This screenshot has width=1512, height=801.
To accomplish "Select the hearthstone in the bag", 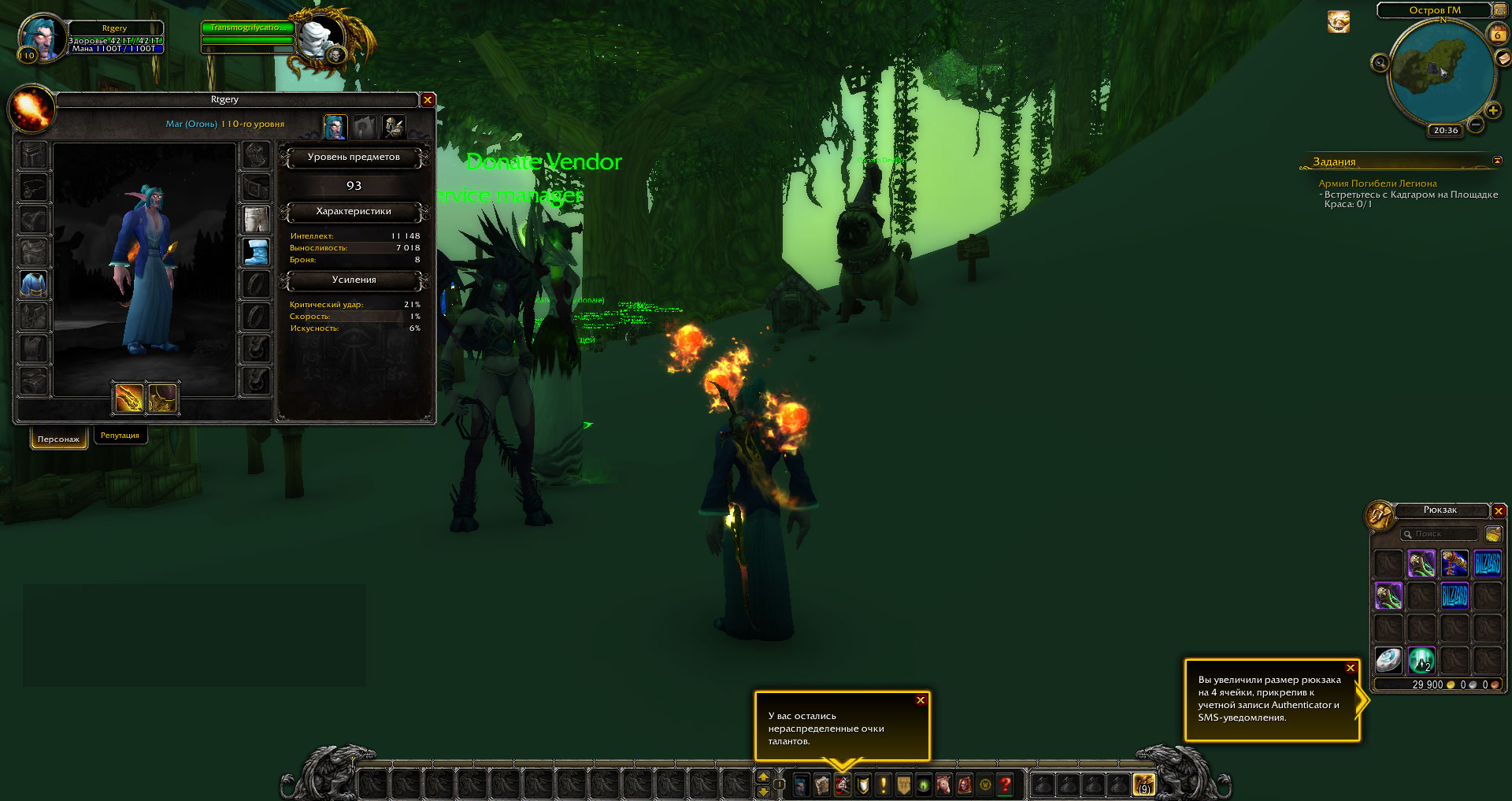I will pos(1388,659).
